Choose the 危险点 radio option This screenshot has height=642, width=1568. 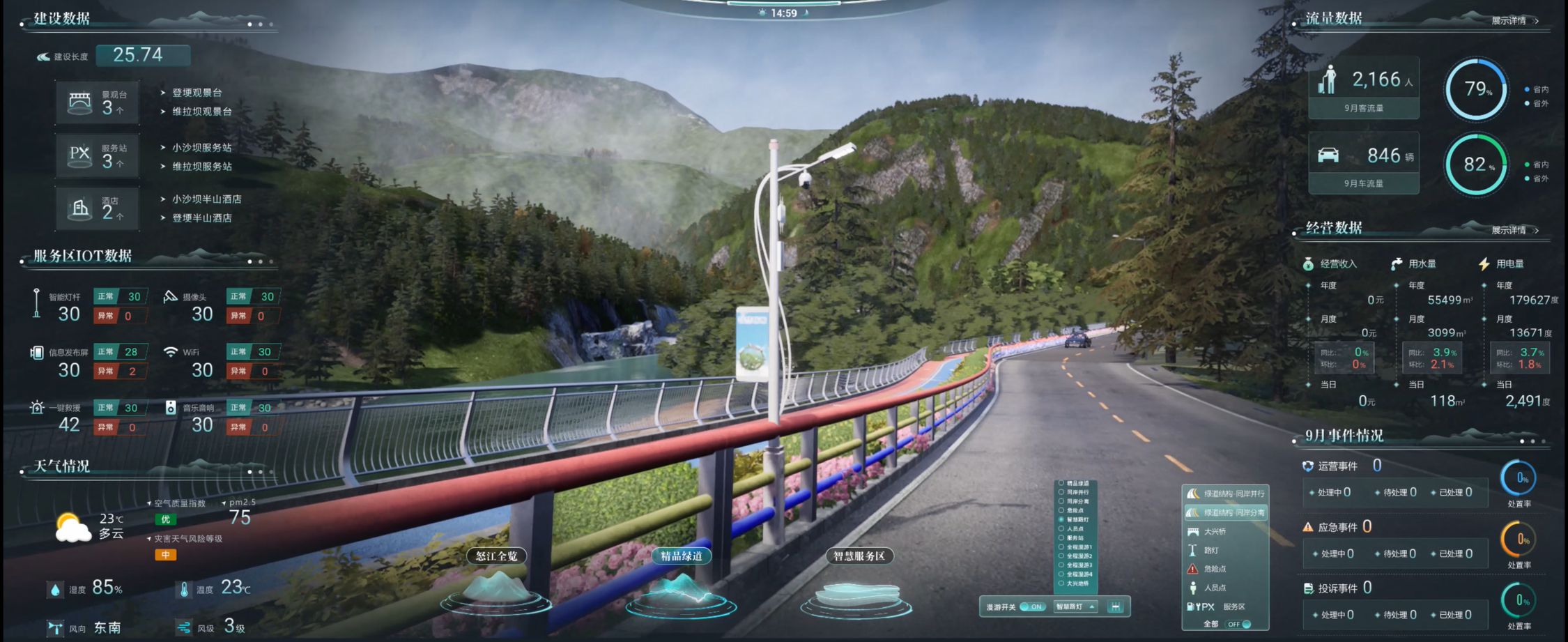1061,510
